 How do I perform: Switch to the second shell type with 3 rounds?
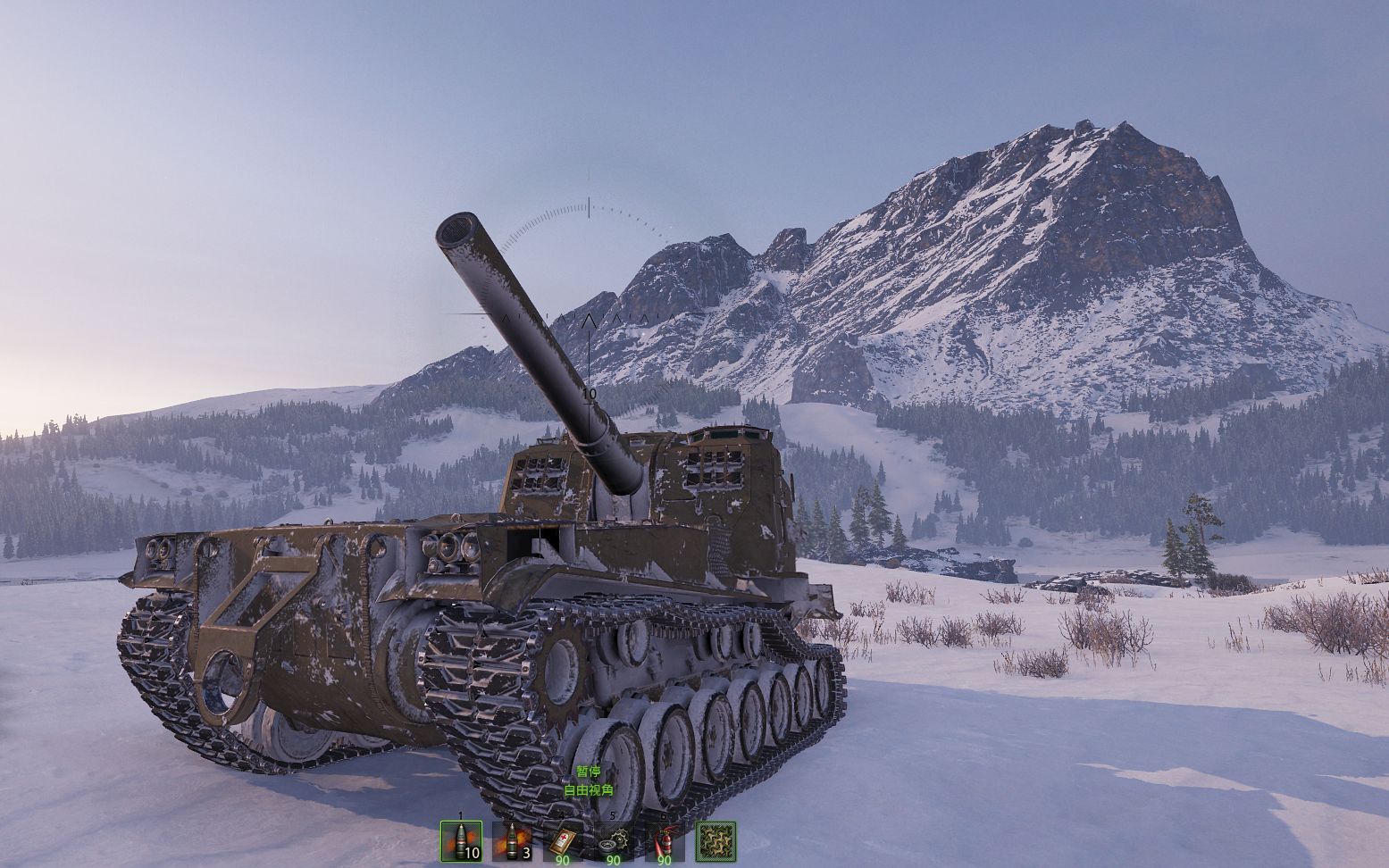pos(512,841)
